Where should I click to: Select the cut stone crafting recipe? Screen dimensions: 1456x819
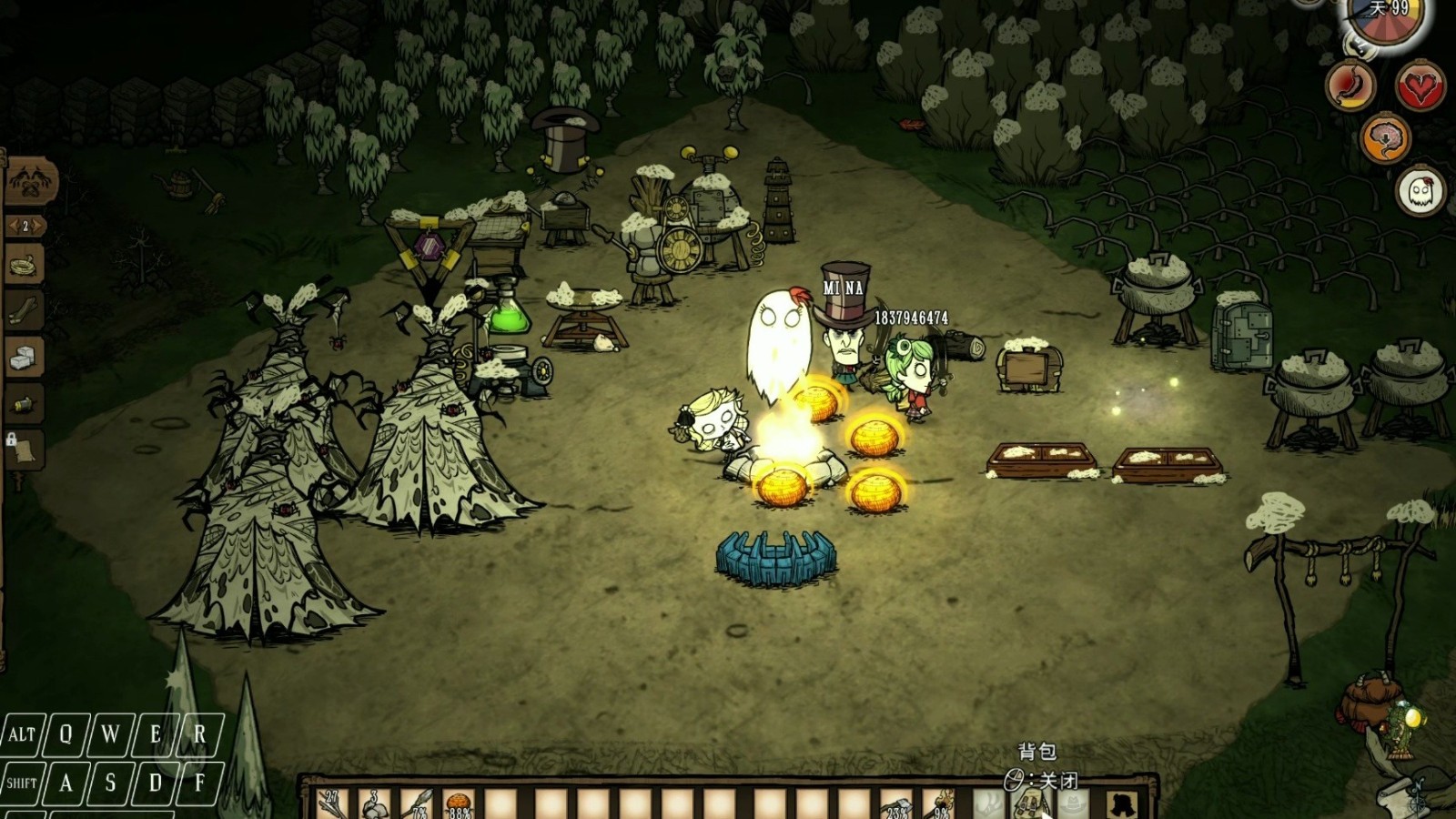[25, 358]
